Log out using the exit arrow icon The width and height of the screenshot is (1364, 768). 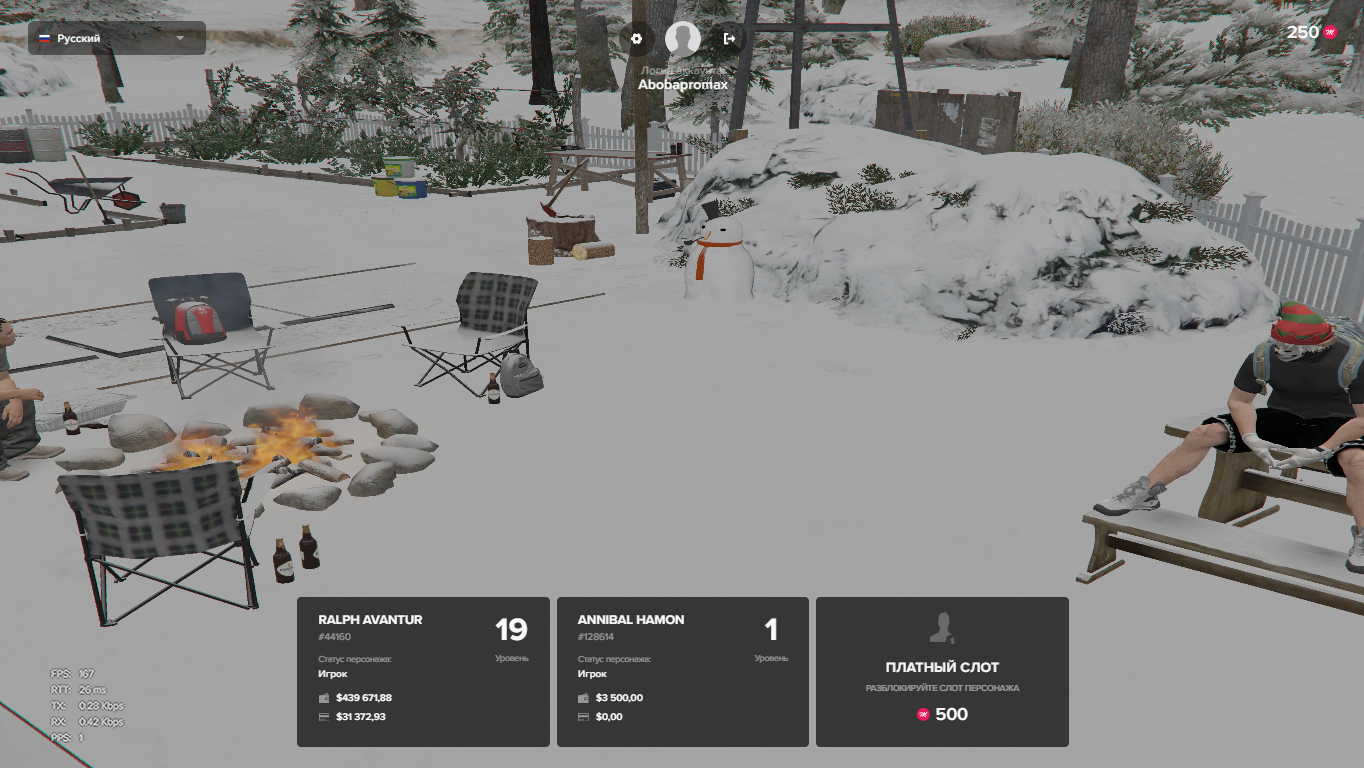[x=729, y=39]
